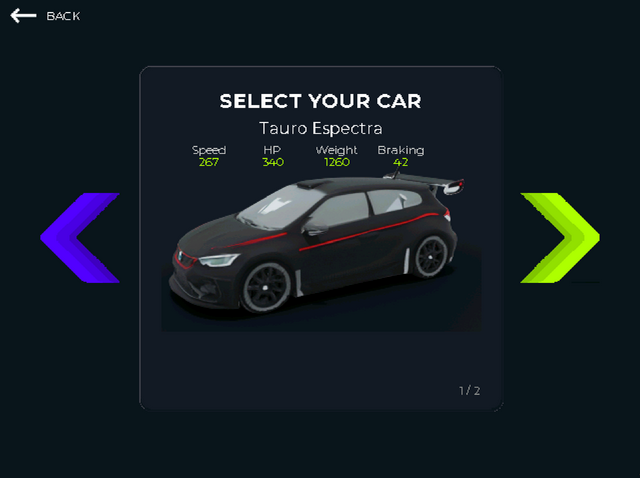Show the previous car with purple arrow
This screenshot has height=478, width=640.
click(x=80, y=238)
